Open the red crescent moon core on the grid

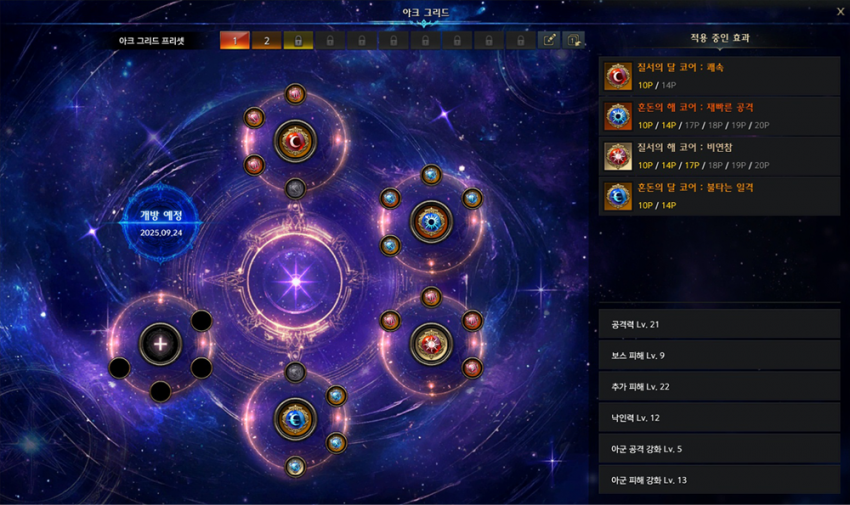[295, 141]
